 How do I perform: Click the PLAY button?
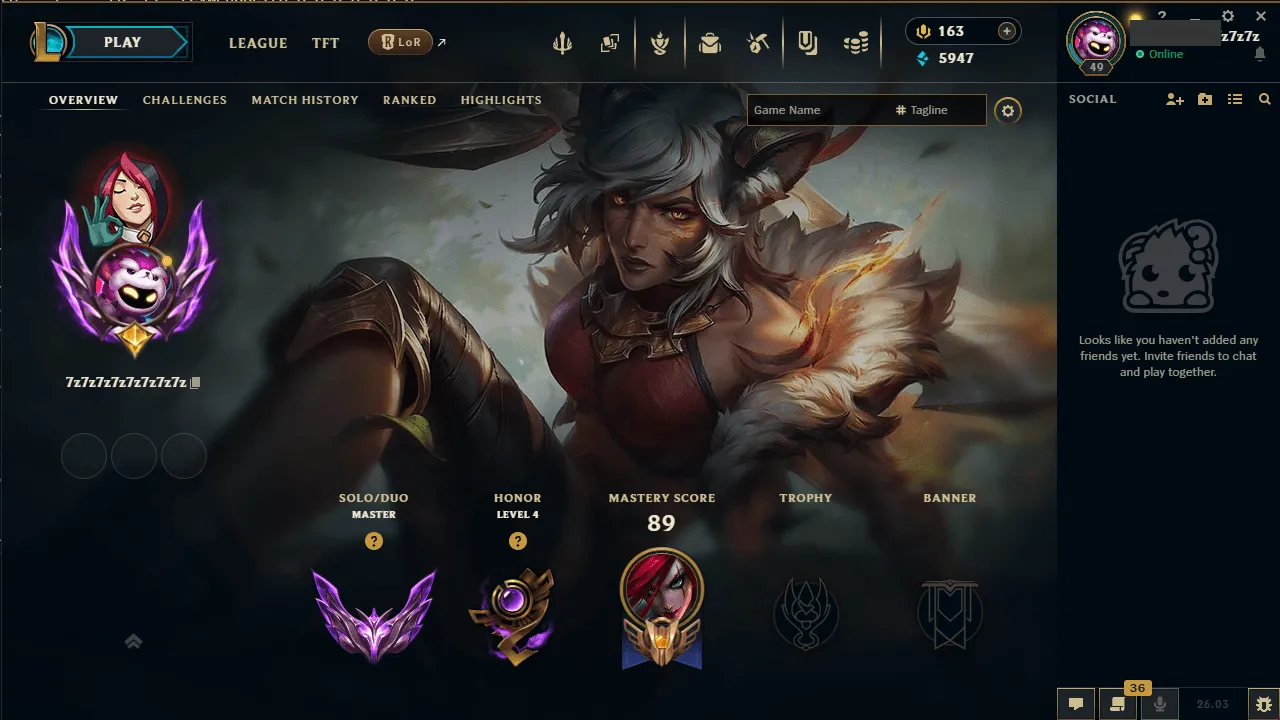122,42
